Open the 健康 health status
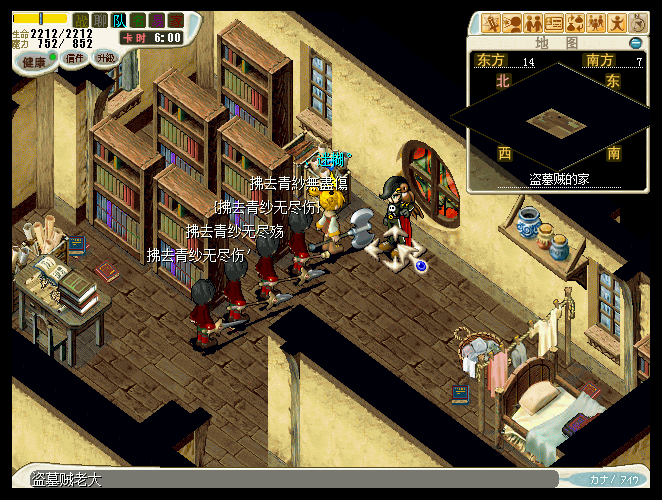662x500 pixels. coord(34,60)
